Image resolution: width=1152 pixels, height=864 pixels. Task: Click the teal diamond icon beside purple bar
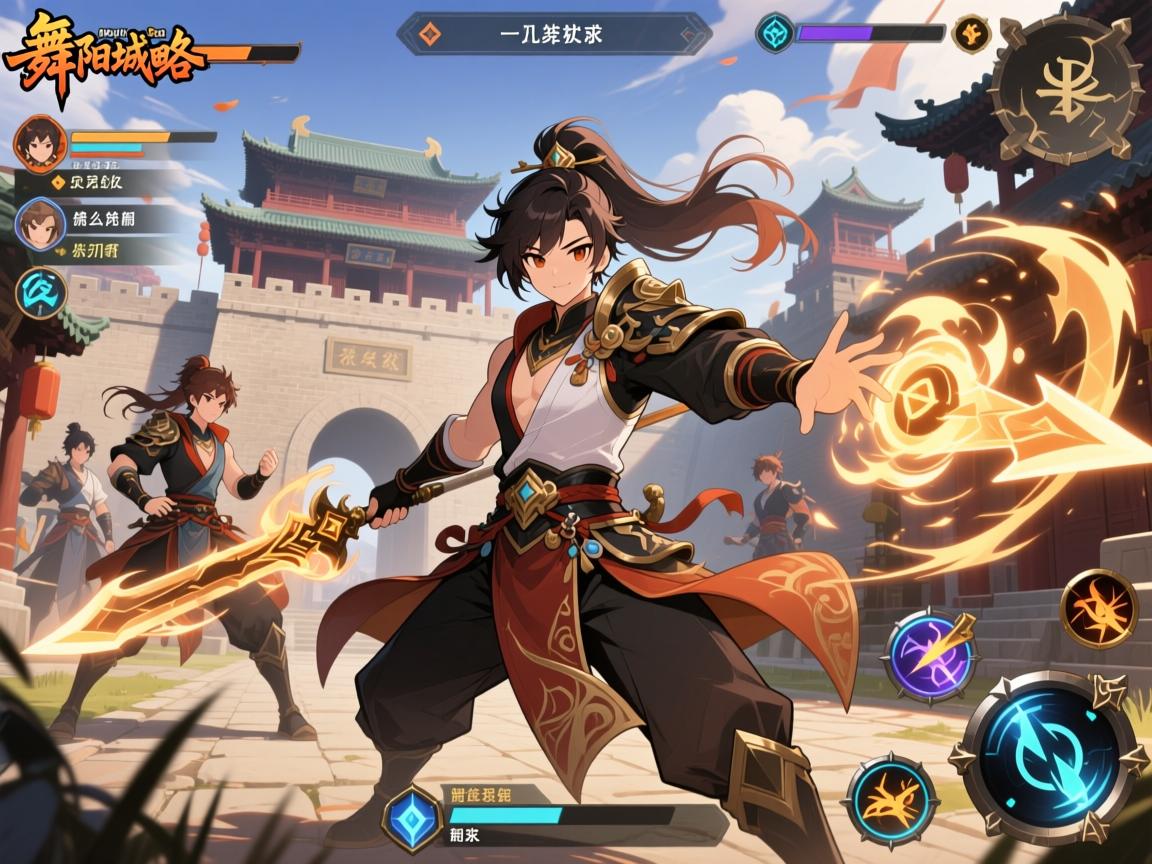point(775,32)
